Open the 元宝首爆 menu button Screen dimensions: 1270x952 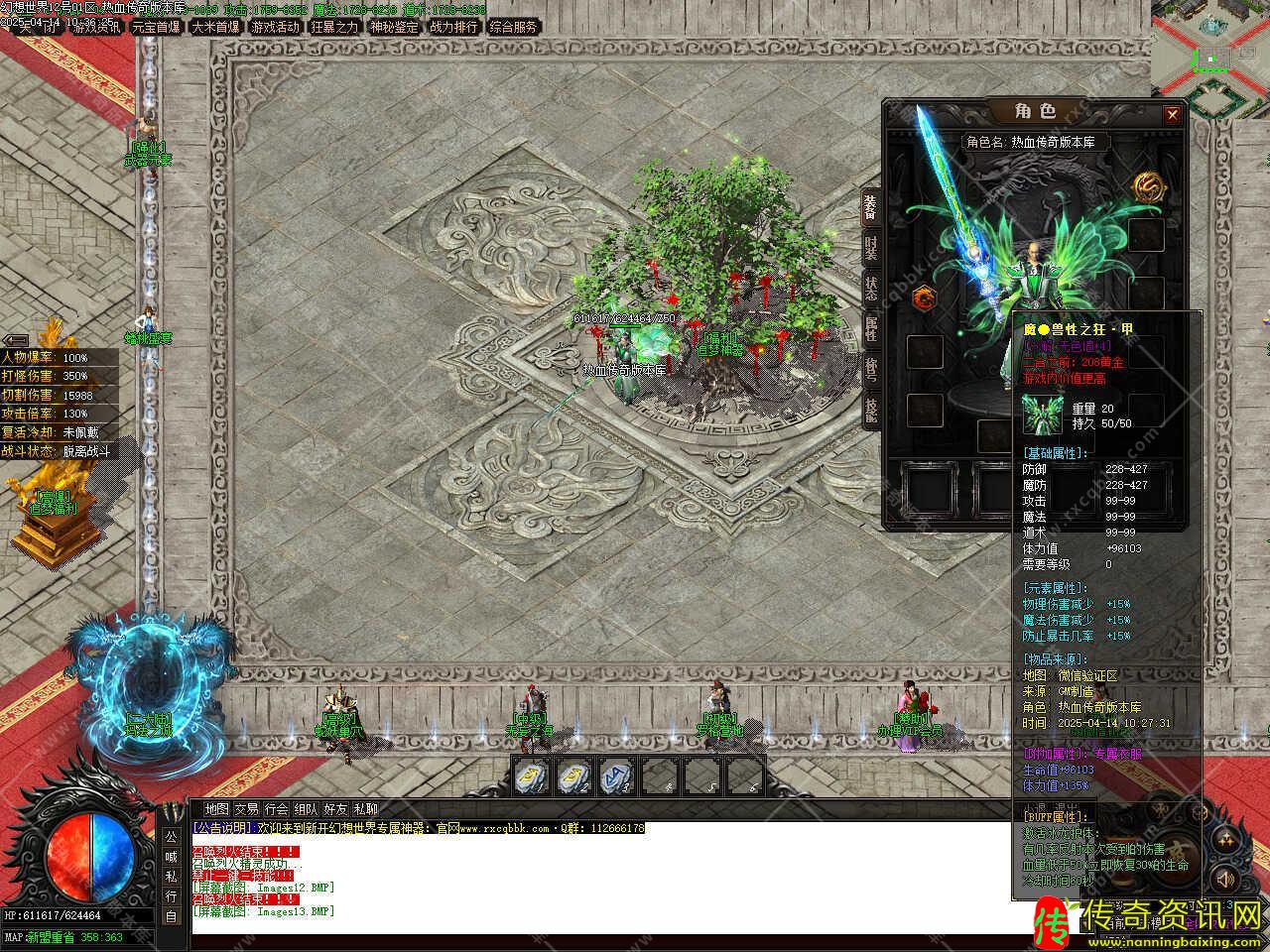tap(156, 27)
